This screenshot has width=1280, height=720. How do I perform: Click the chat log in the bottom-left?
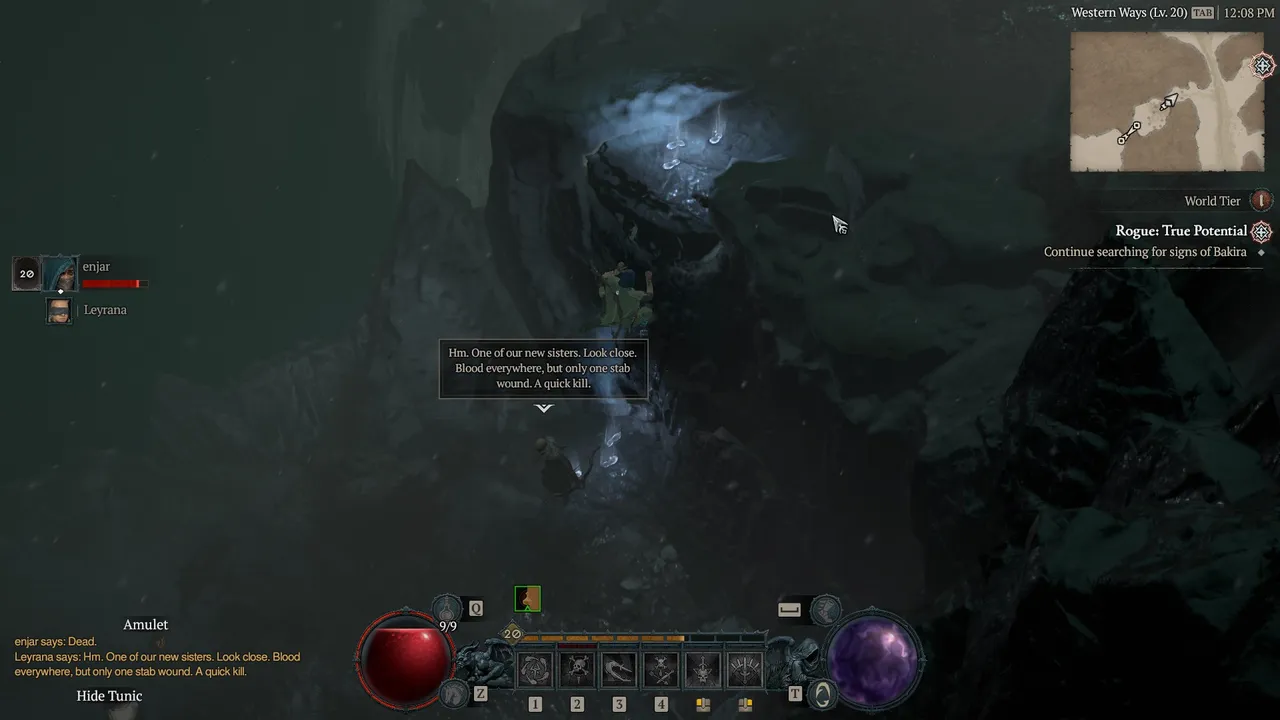(x=157, y=657)
